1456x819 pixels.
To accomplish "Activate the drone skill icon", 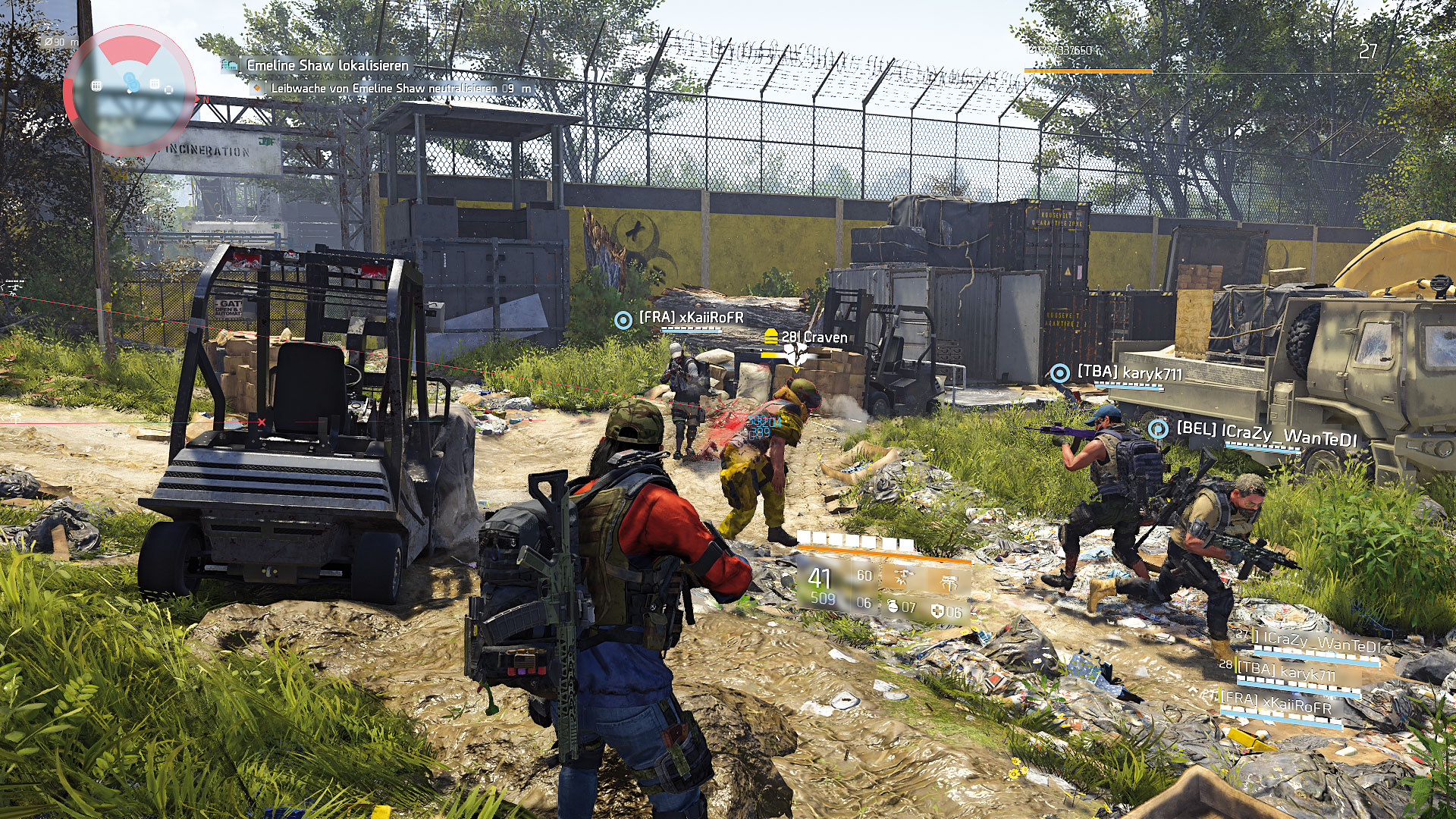I will tap(902, 578).
